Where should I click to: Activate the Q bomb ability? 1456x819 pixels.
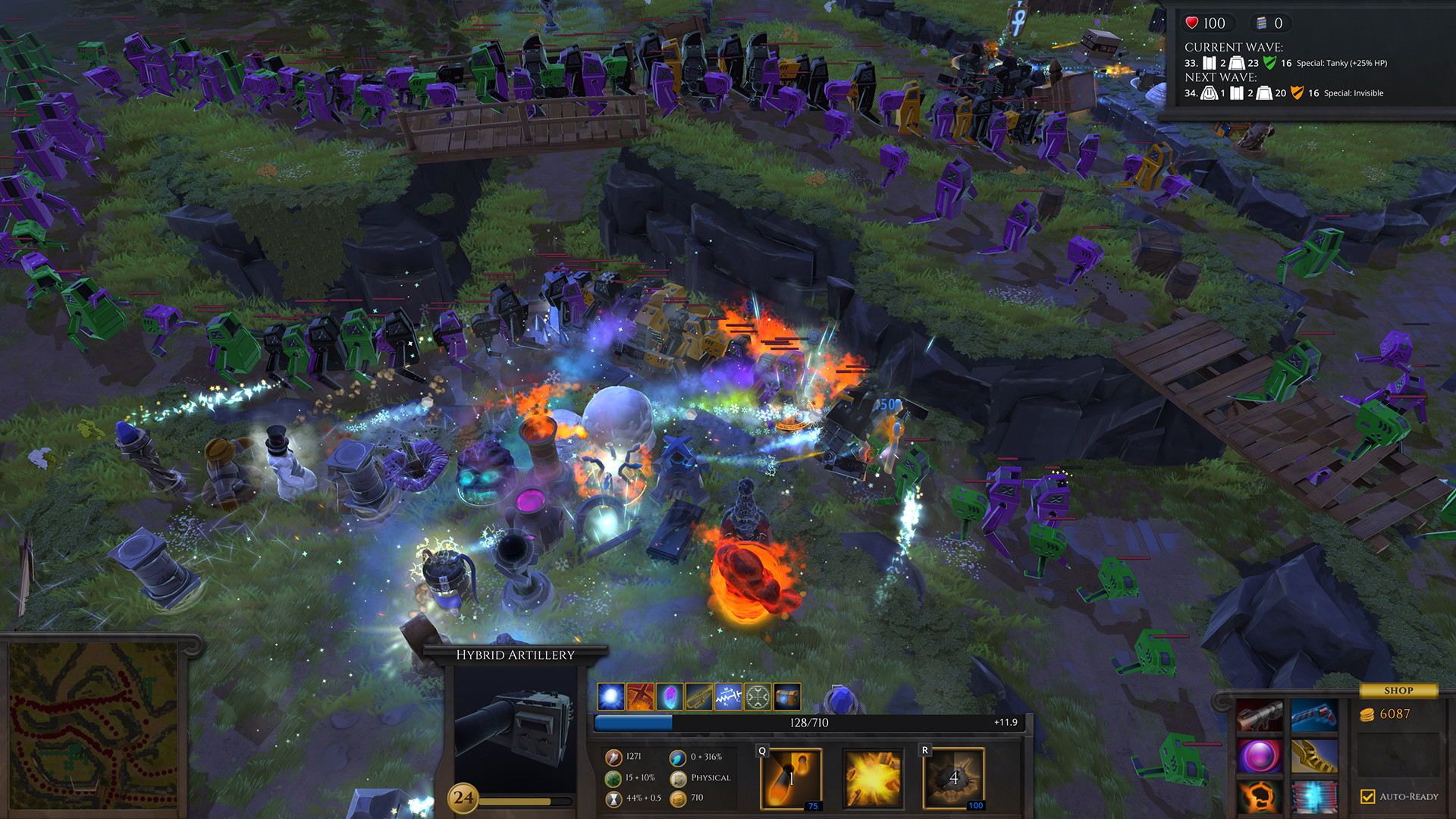click(x=792, y=777)
